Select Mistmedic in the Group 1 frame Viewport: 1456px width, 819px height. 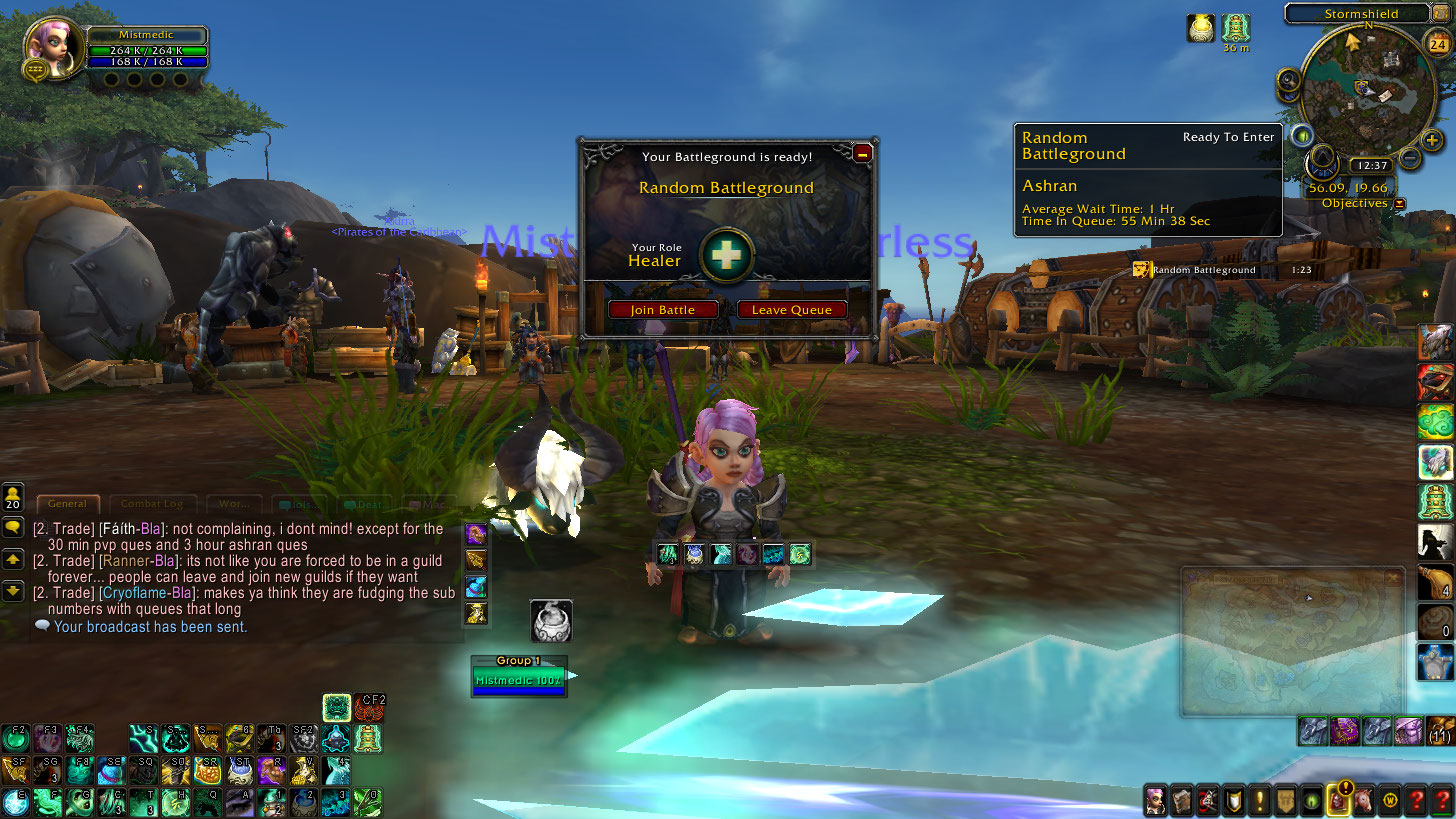pyautogui.click(x=519, y=680)
